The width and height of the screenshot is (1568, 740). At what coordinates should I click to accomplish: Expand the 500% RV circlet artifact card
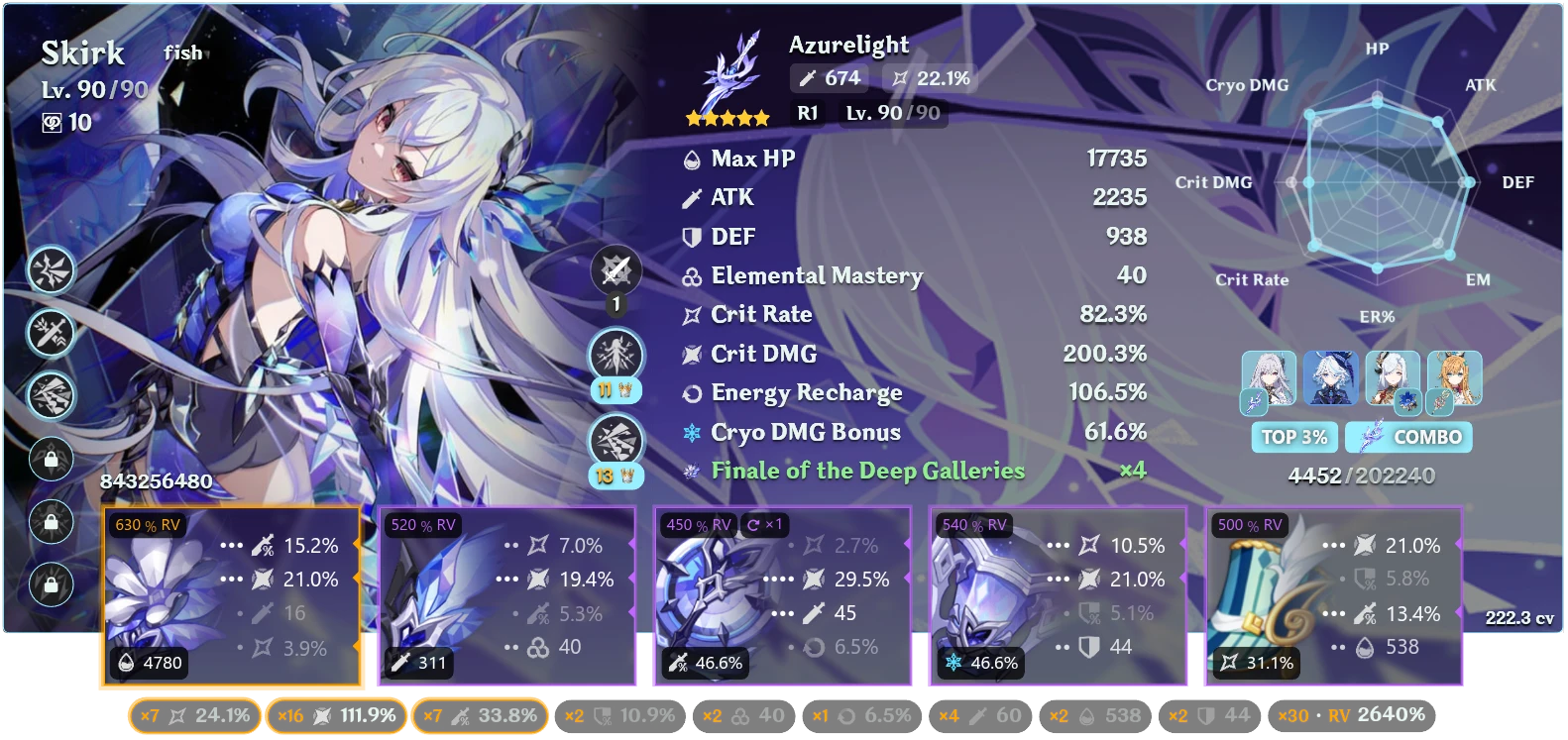1333,596
